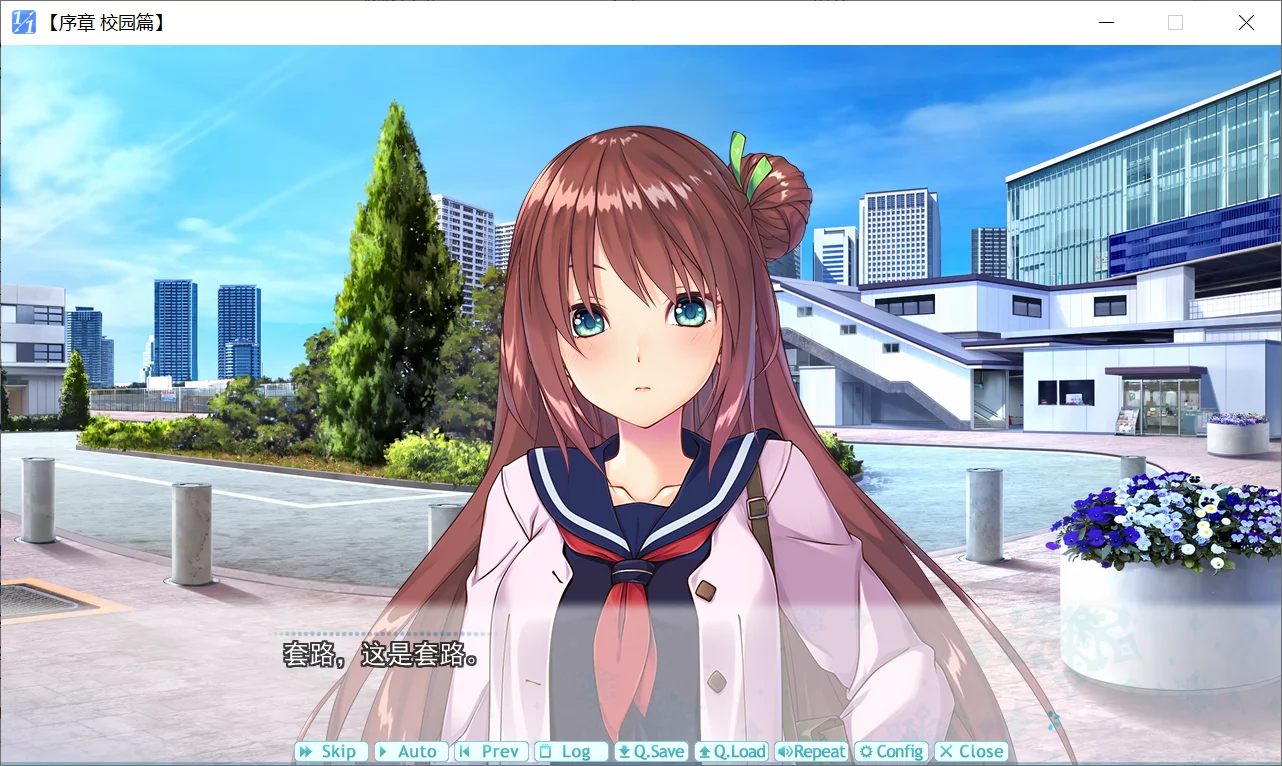This screenshot has width=1282, height=766.
Task: Go back with the Prev button
Action: point(491,752)
